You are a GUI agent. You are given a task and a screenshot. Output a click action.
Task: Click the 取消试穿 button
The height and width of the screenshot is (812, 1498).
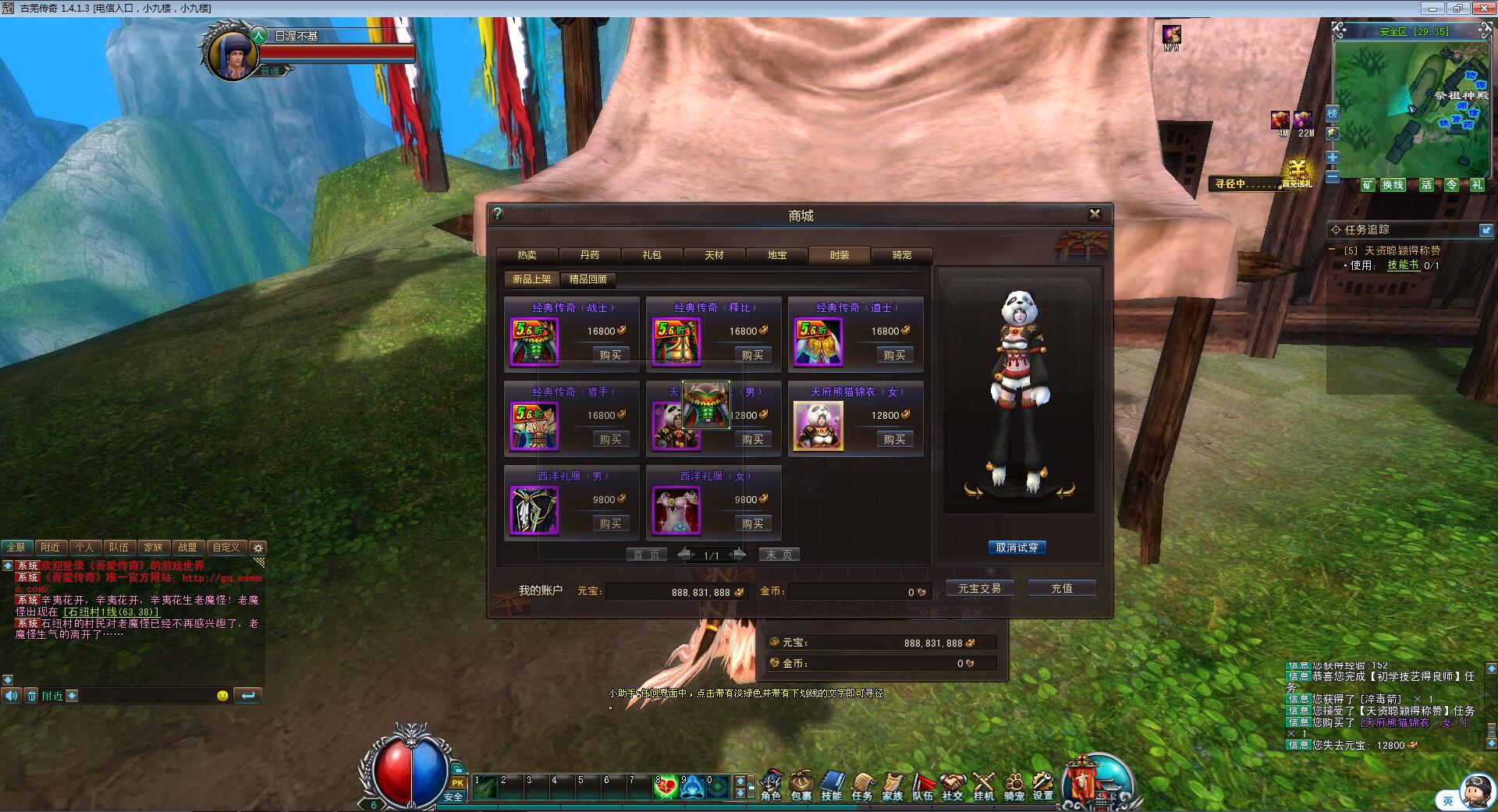pyautogui.click(x=1017, y=548)
